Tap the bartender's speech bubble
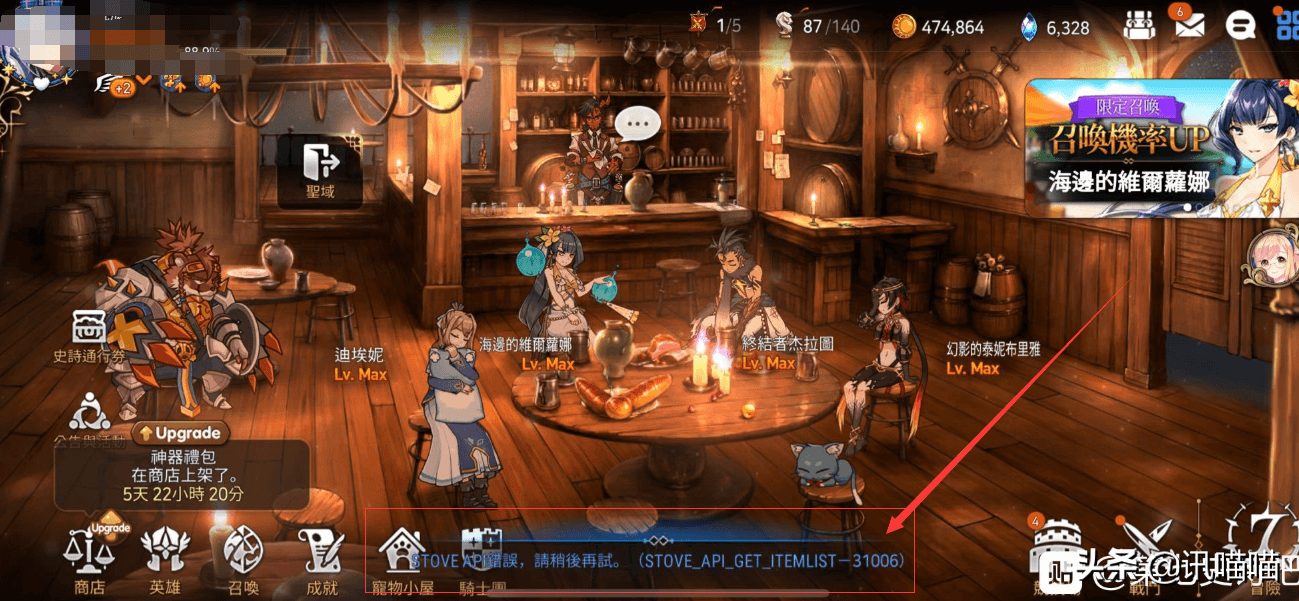The image size is (1299, 601). pyautogui.click(x=637, y=124)
